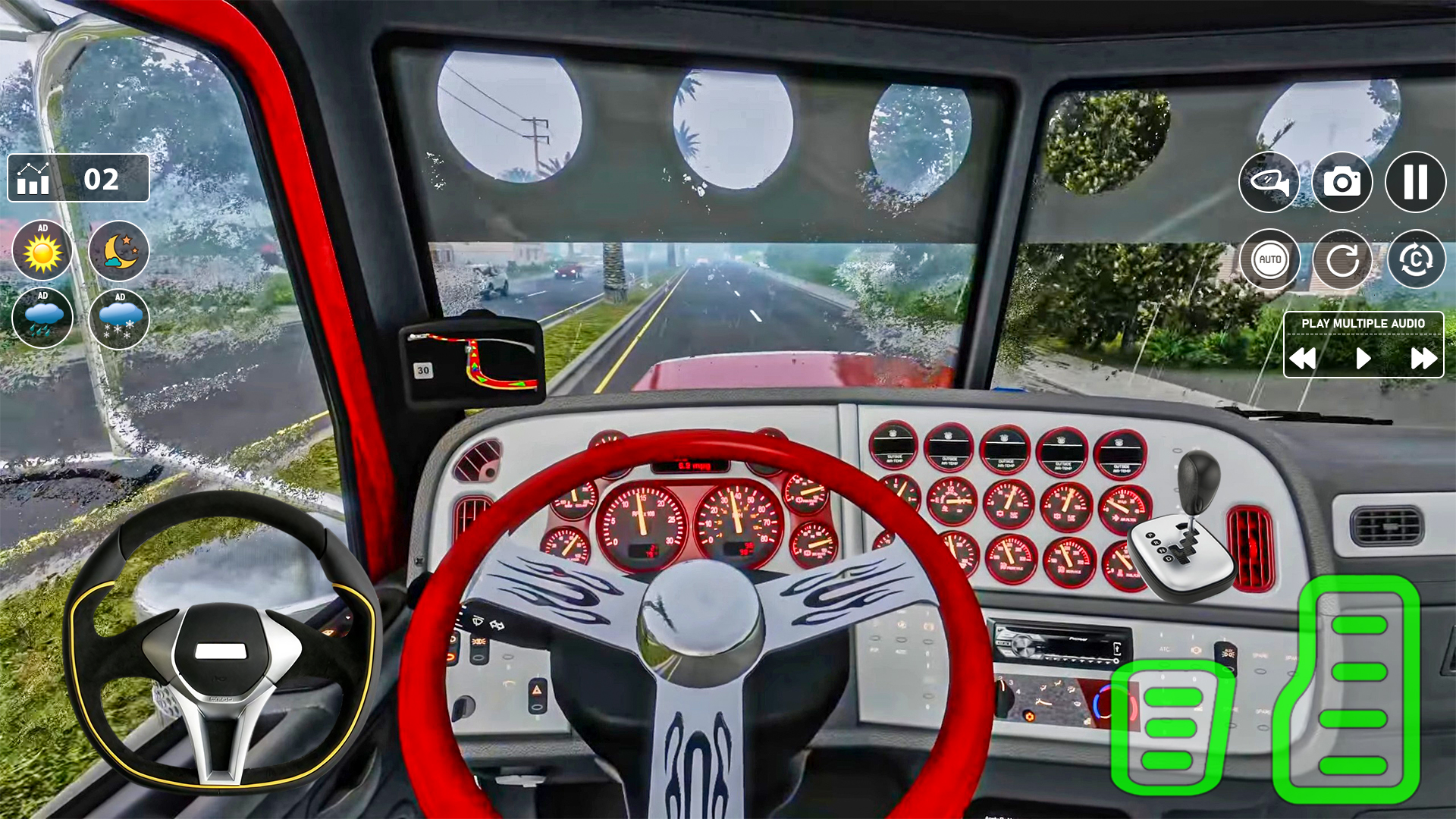
Task: Restart the level with the reset icon
Action: click(1342, 260)
